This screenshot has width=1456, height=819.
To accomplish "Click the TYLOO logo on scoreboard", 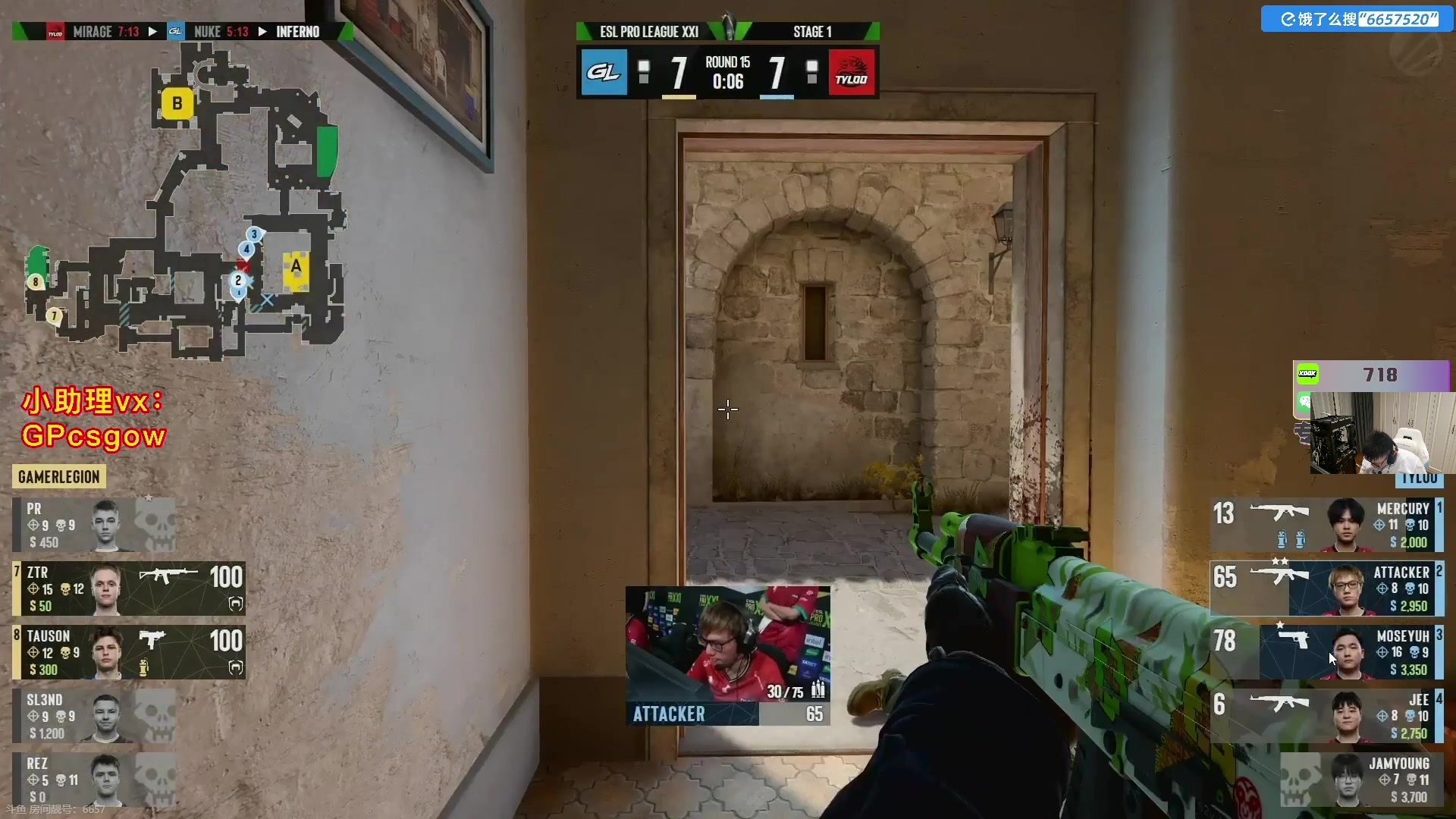I will coord(852,73).
